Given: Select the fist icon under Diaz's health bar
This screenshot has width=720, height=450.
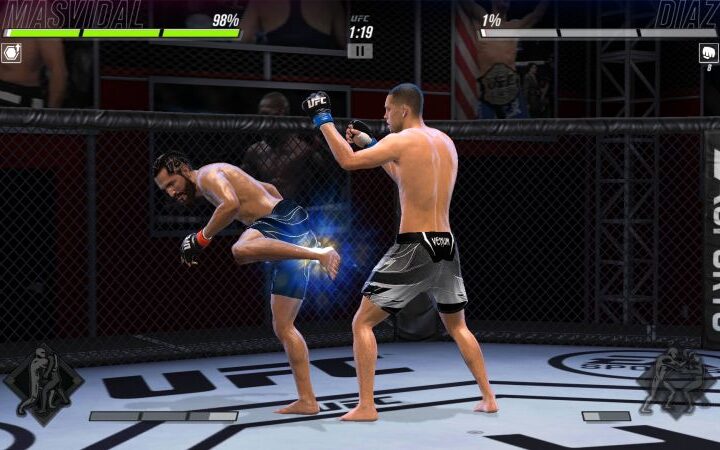Looking at the screenshot, I should coord(708,53).
